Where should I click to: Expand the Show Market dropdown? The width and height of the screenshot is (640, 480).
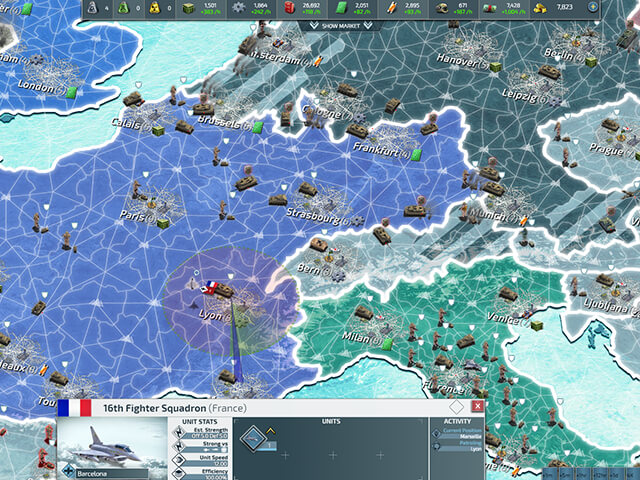pyautogui.click(x=341, y=25)
